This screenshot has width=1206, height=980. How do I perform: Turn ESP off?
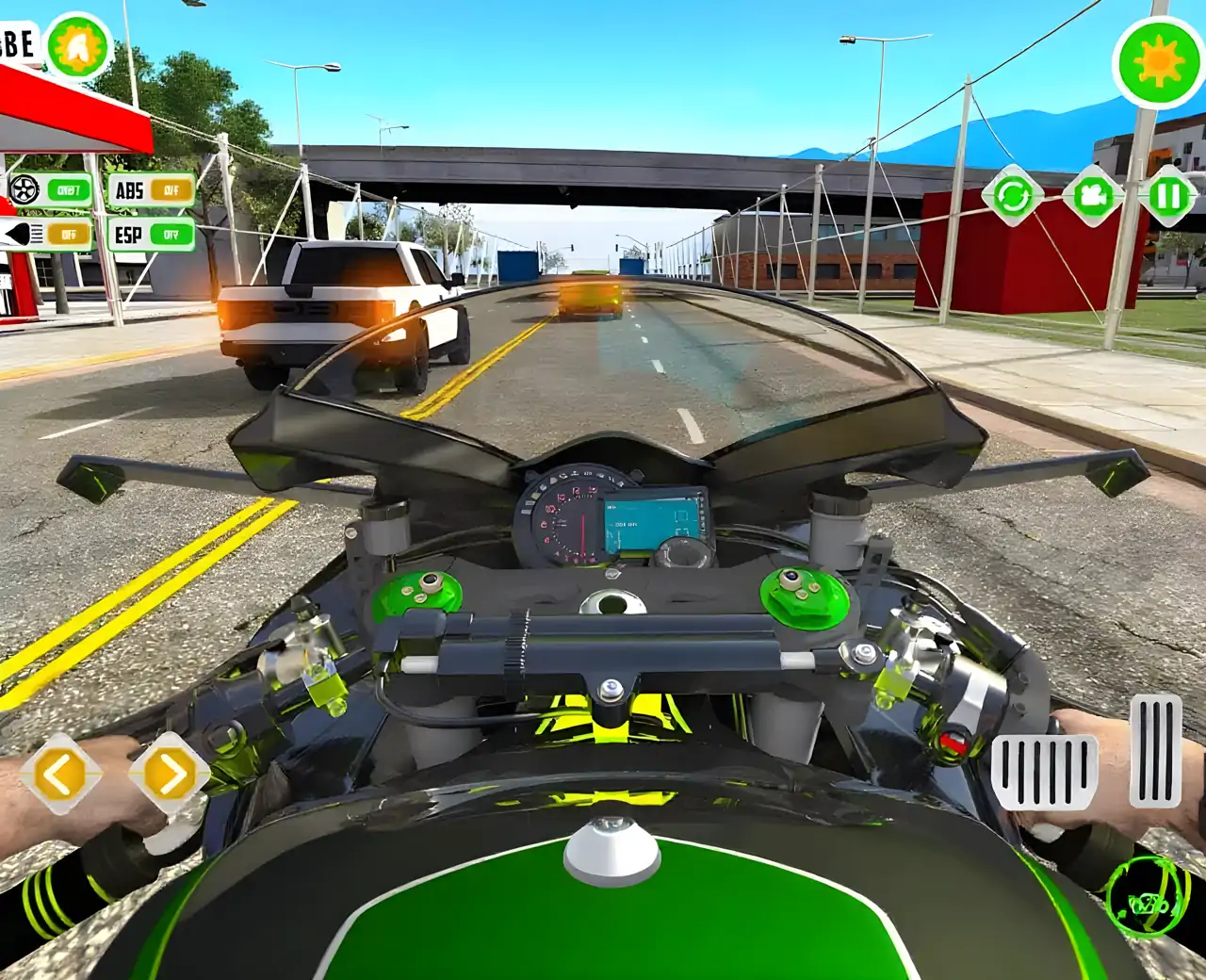(x=171, y=233)
